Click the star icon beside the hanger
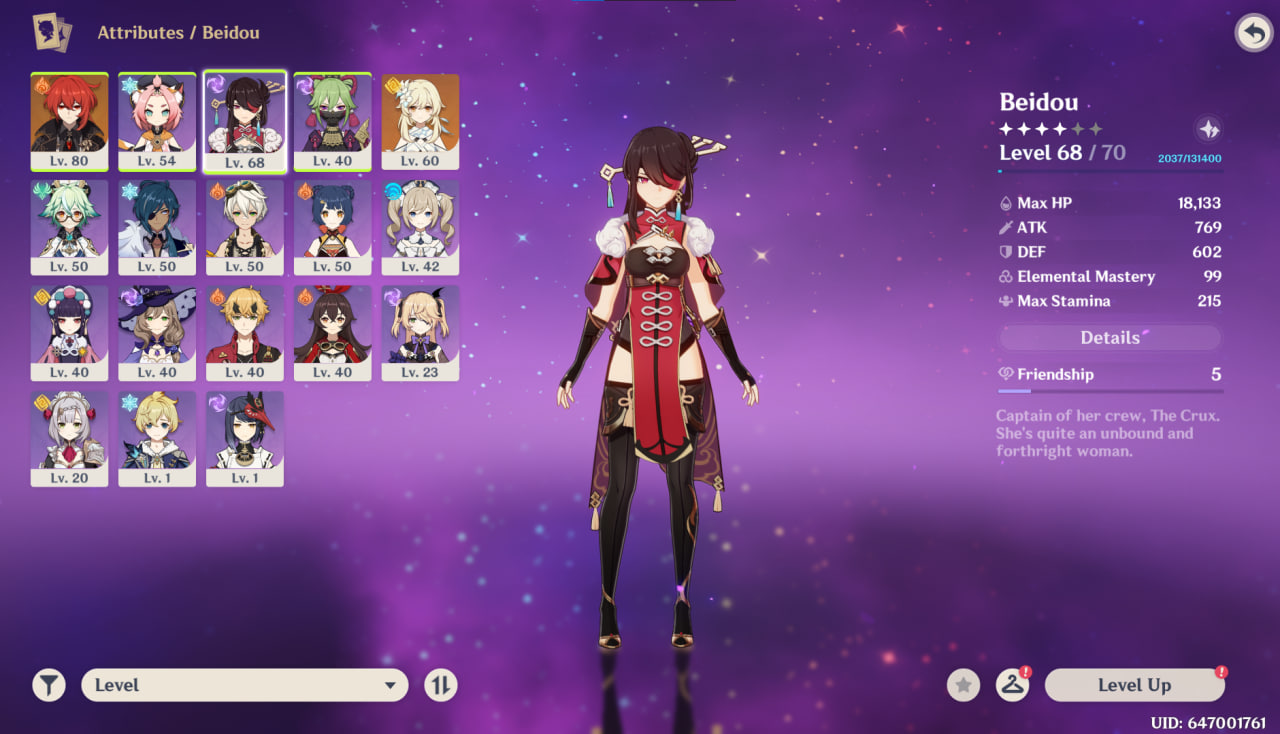The height and width of the screenshot is (734, 1280). pyautogui.click(x=963, y=685)
